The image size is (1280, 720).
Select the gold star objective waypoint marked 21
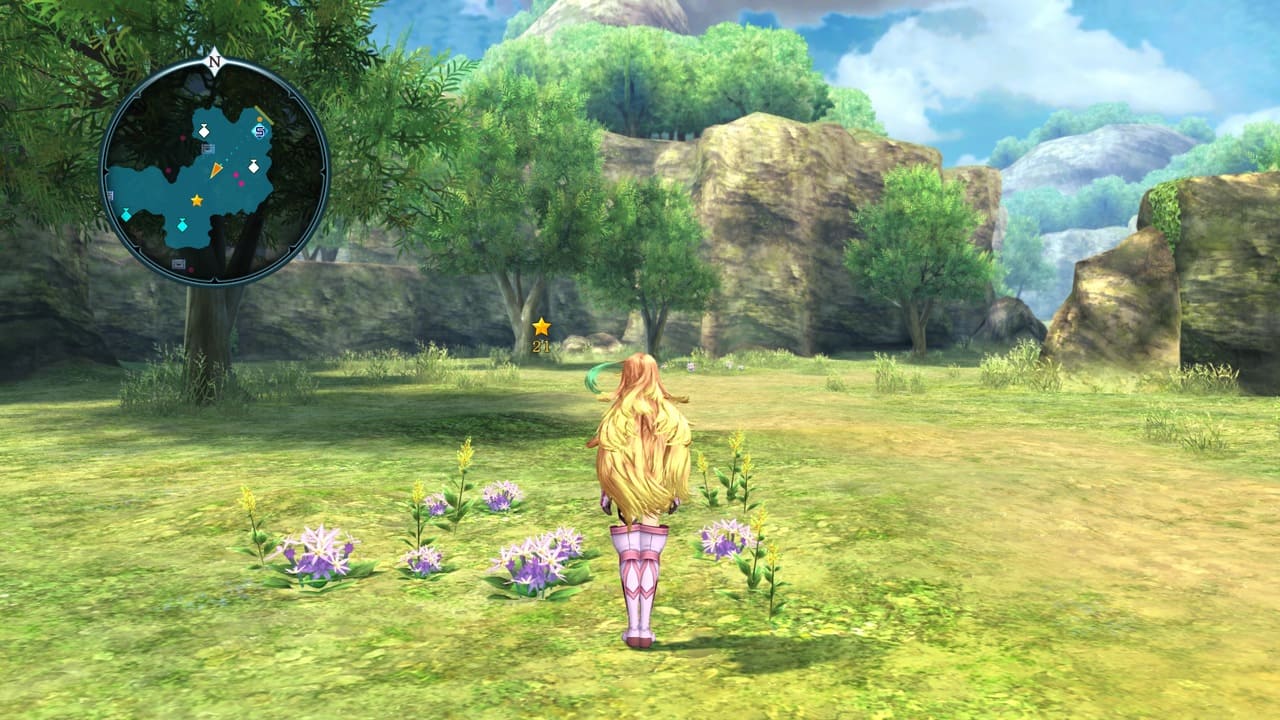point(541,327)
